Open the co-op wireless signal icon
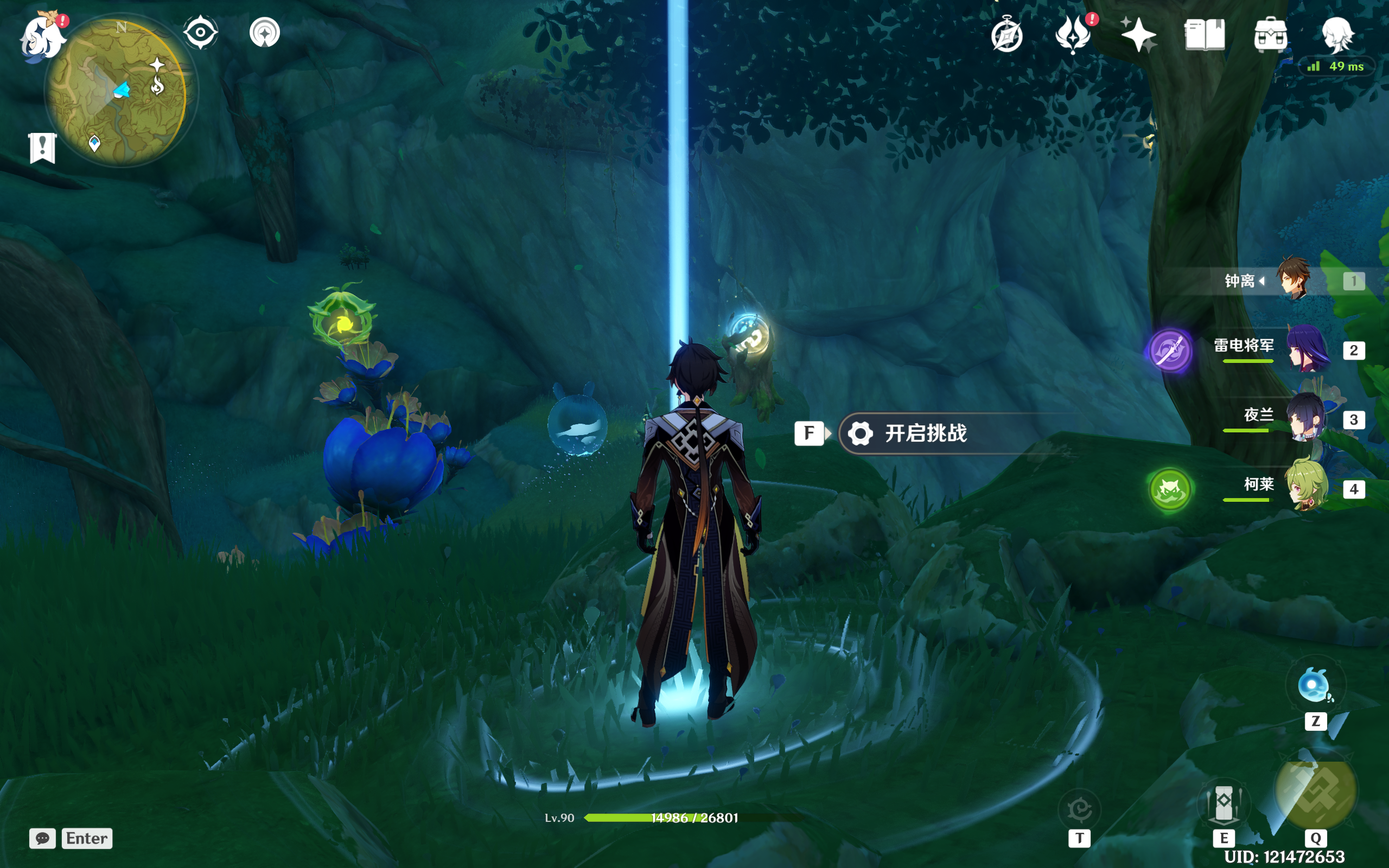The height and width of the screenshot is (868, 1389). (265, 32)
